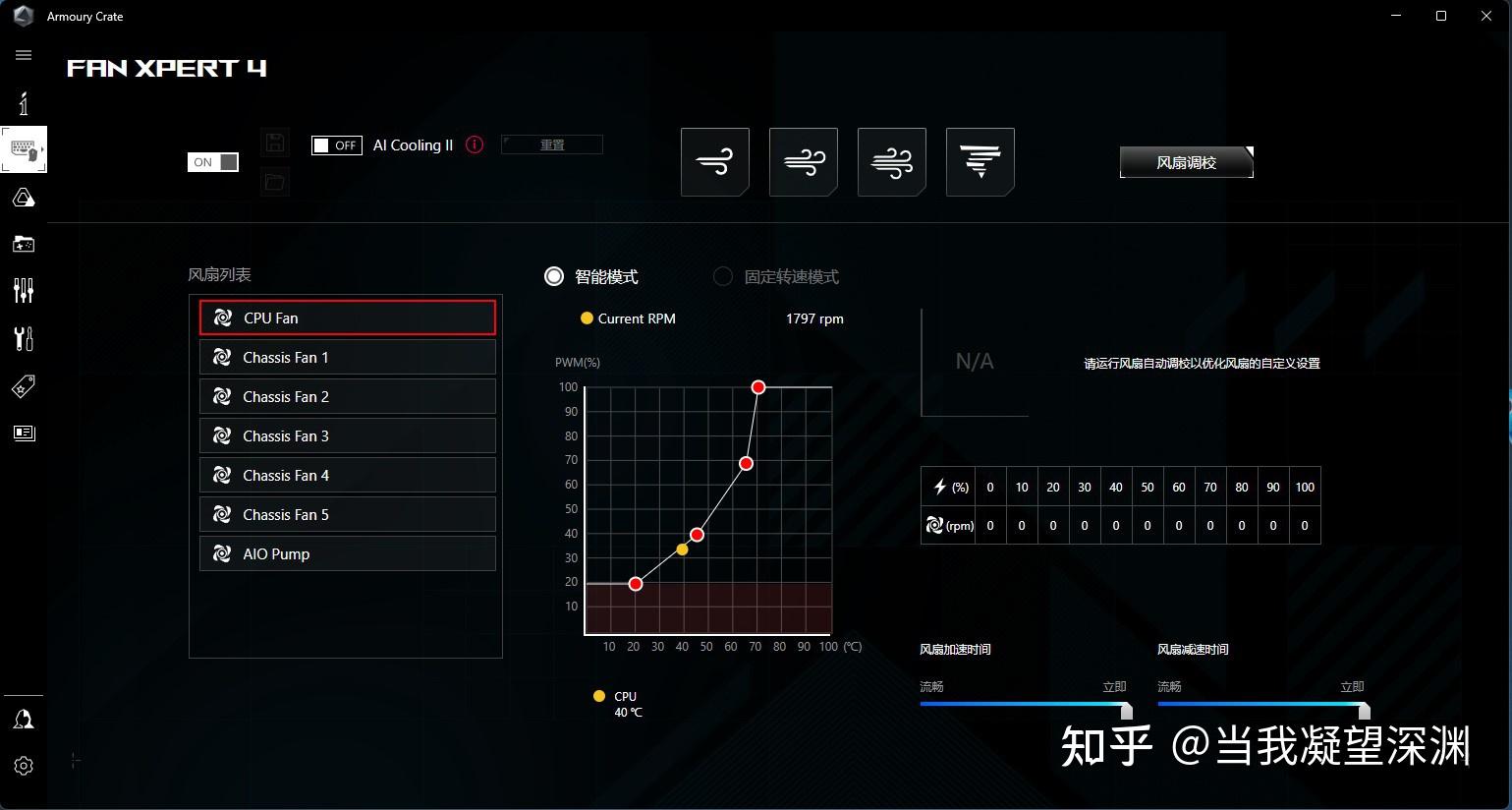Click the AI Cooling II info icon
Screen dimensions: 1512x810
(475, 145)
